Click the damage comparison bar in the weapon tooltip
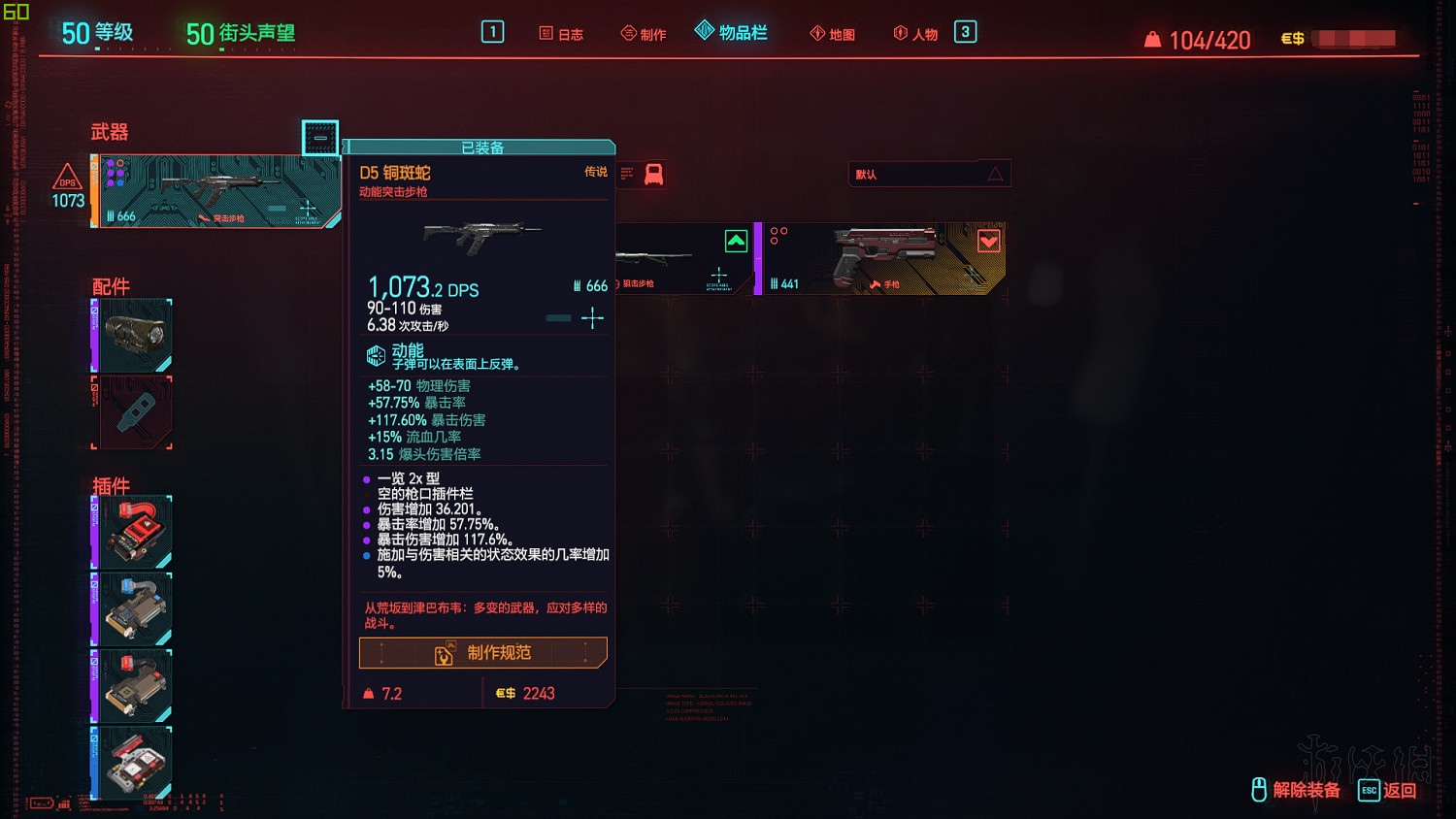The image size is (1456, 819). (558, 317)
